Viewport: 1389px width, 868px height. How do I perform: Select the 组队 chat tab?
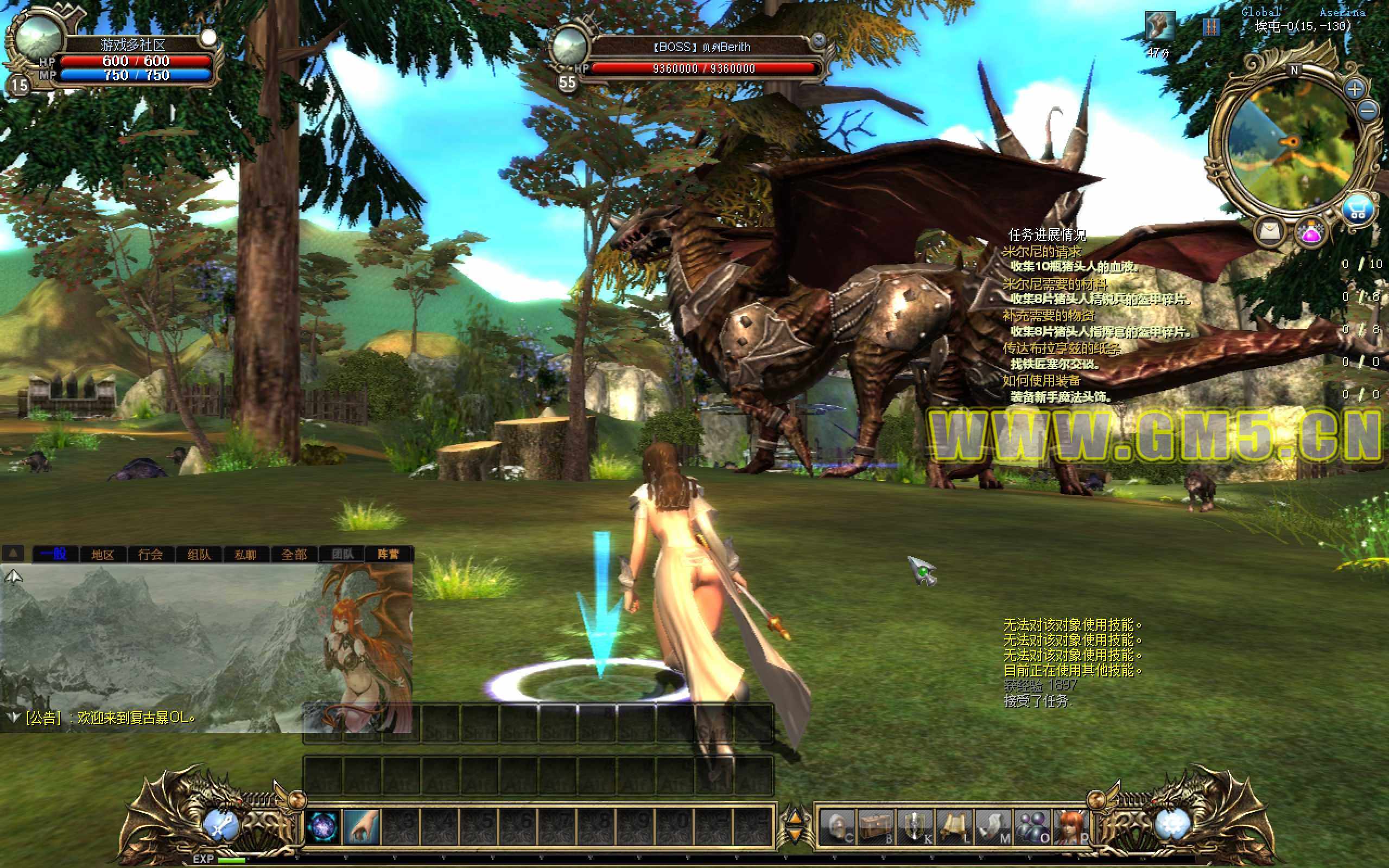pos(199,554)
